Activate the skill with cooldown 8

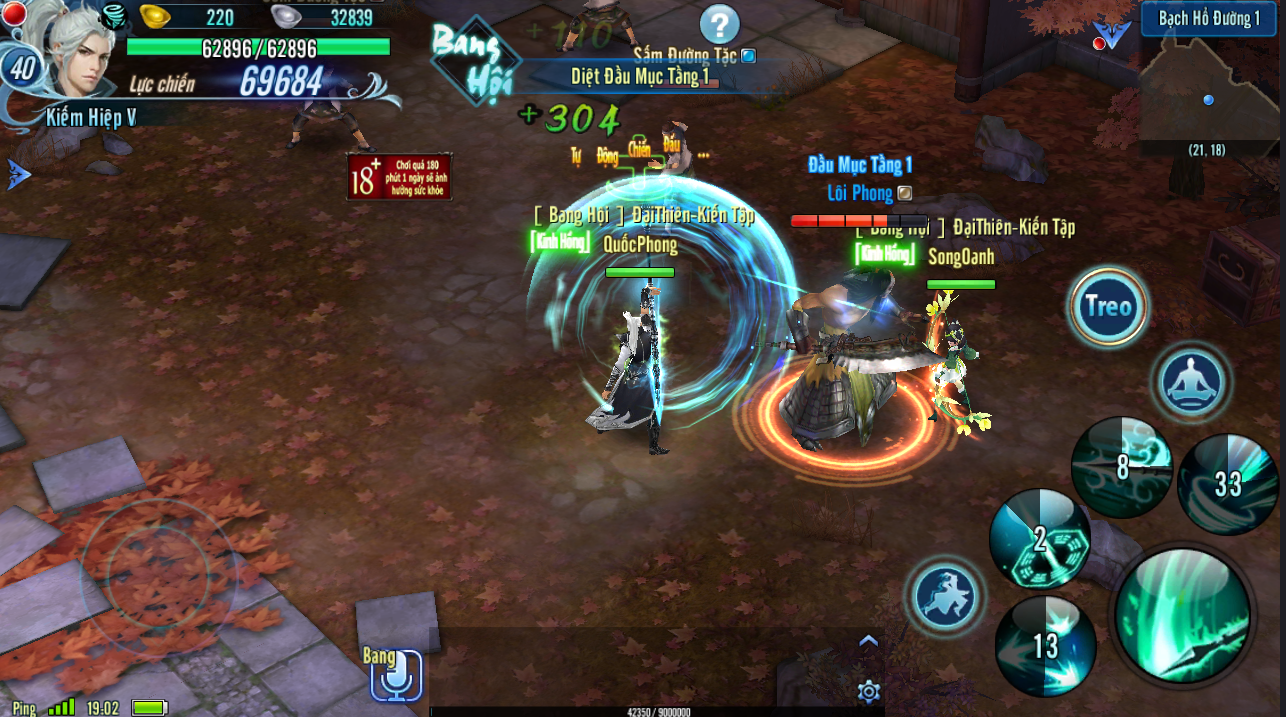coord(1121,467)
